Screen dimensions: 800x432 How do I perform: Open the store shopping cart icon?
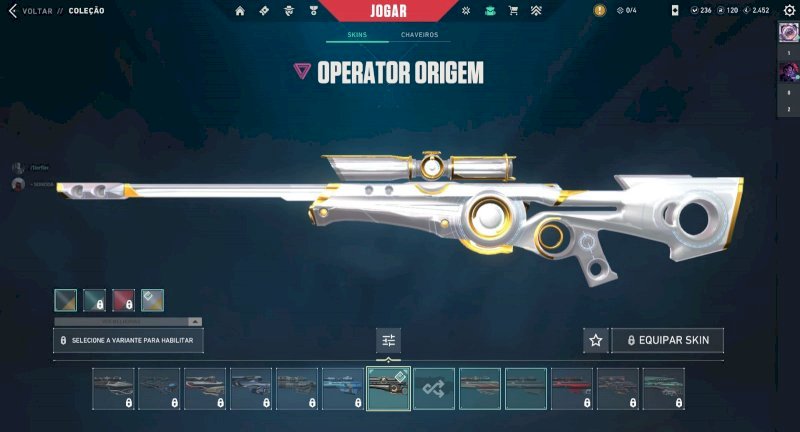click(513, 11)
